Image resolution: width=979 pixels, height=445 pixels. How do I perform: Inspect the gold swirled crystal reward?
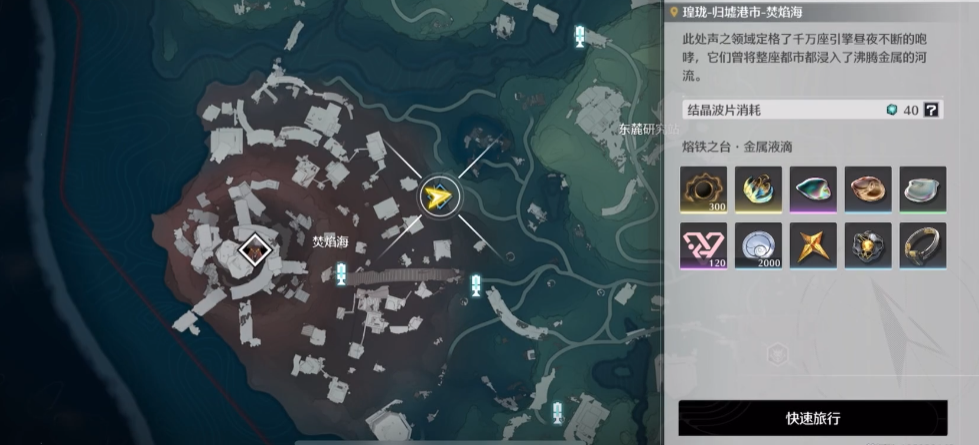tap(758, 188)
